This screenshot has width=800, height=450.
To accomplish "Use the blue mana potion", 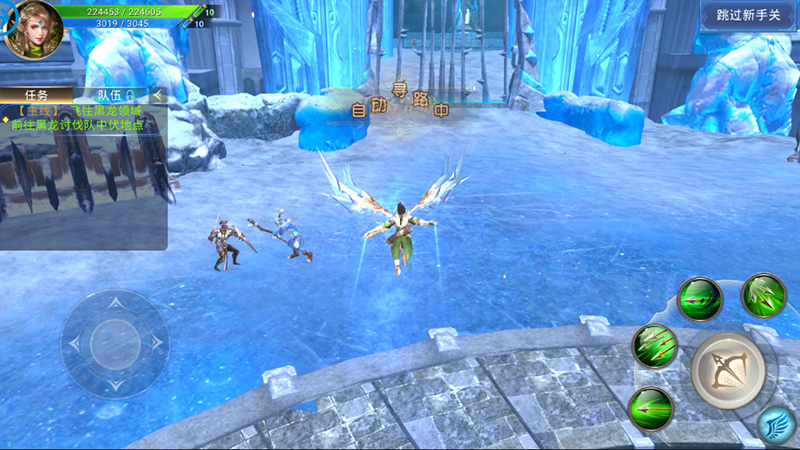I will (188, 23).
